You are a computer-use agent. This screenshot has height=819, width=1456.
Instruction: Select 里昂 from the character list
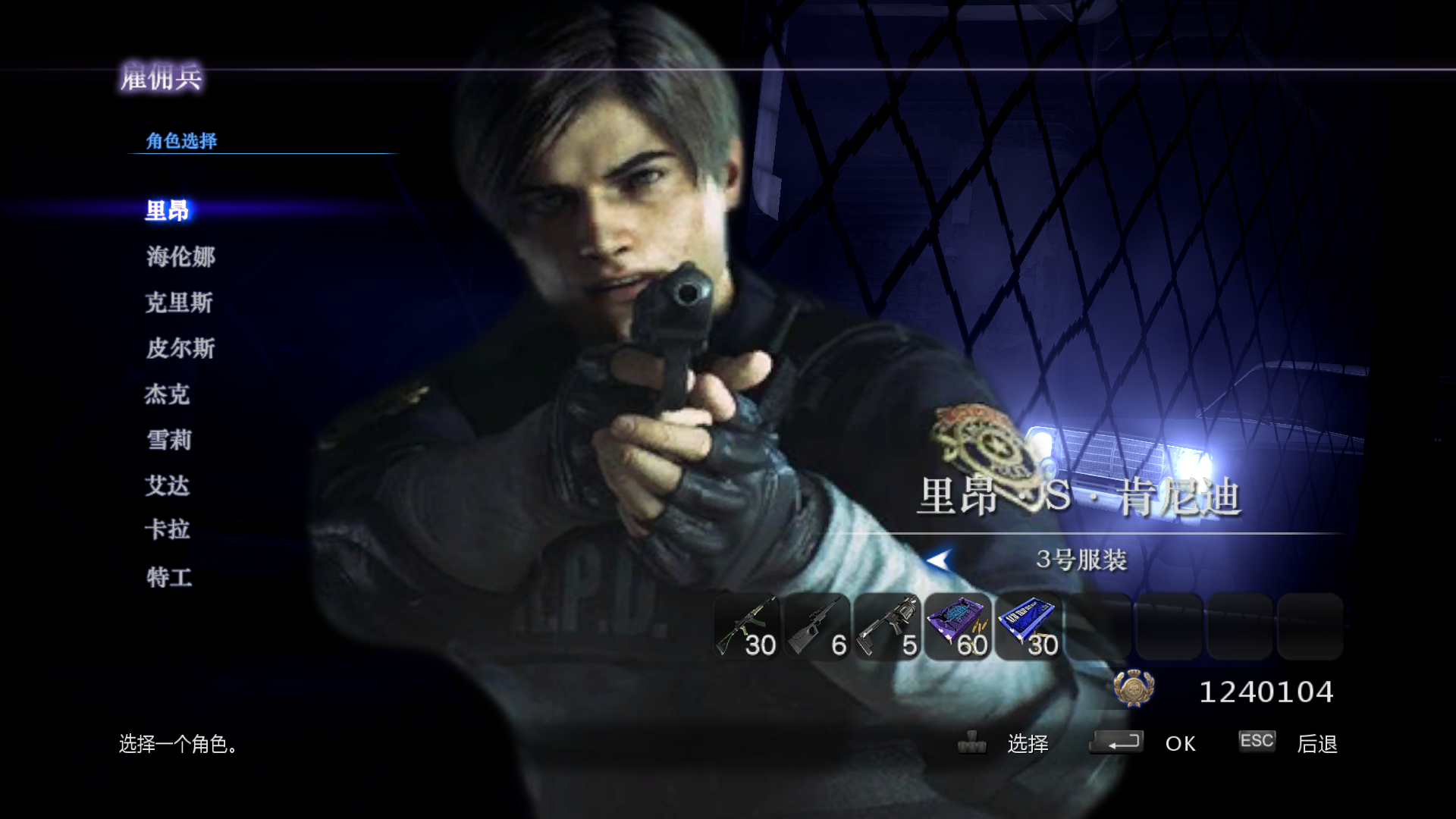pos(168,211)
